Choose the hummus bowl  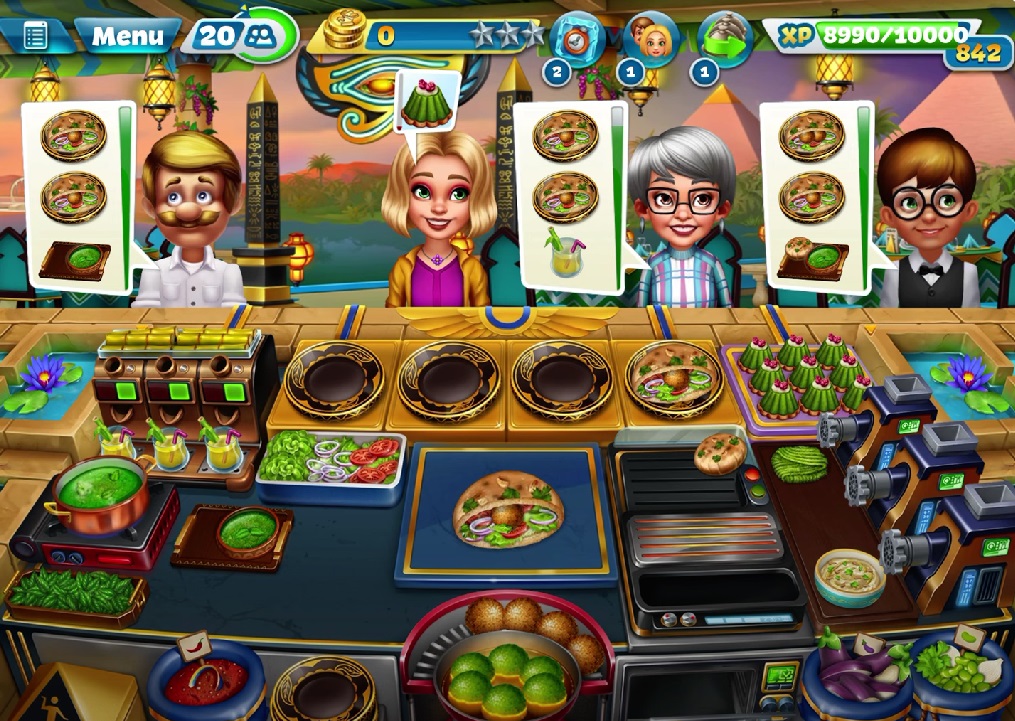click(x=849, y=575)
